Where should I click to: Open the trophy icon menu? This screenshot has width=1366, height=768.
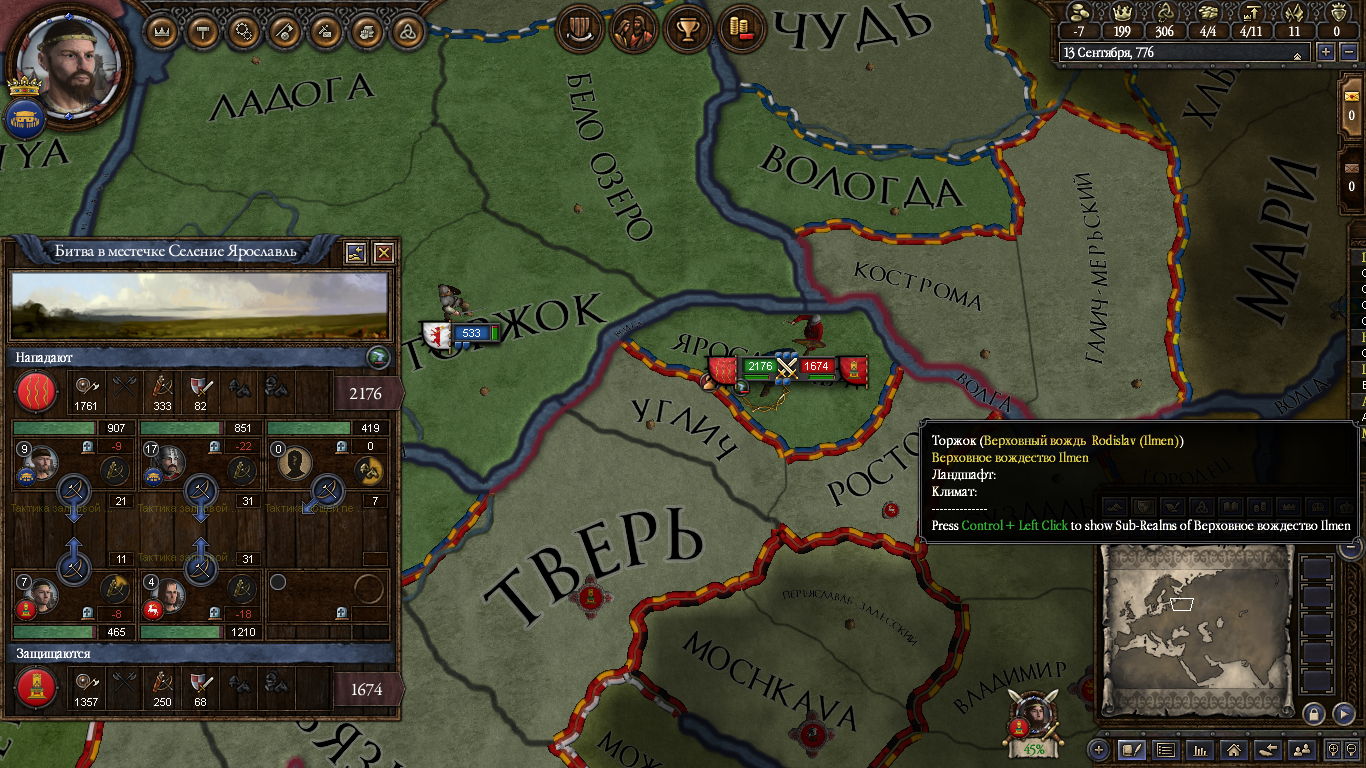tap(687, 28)
